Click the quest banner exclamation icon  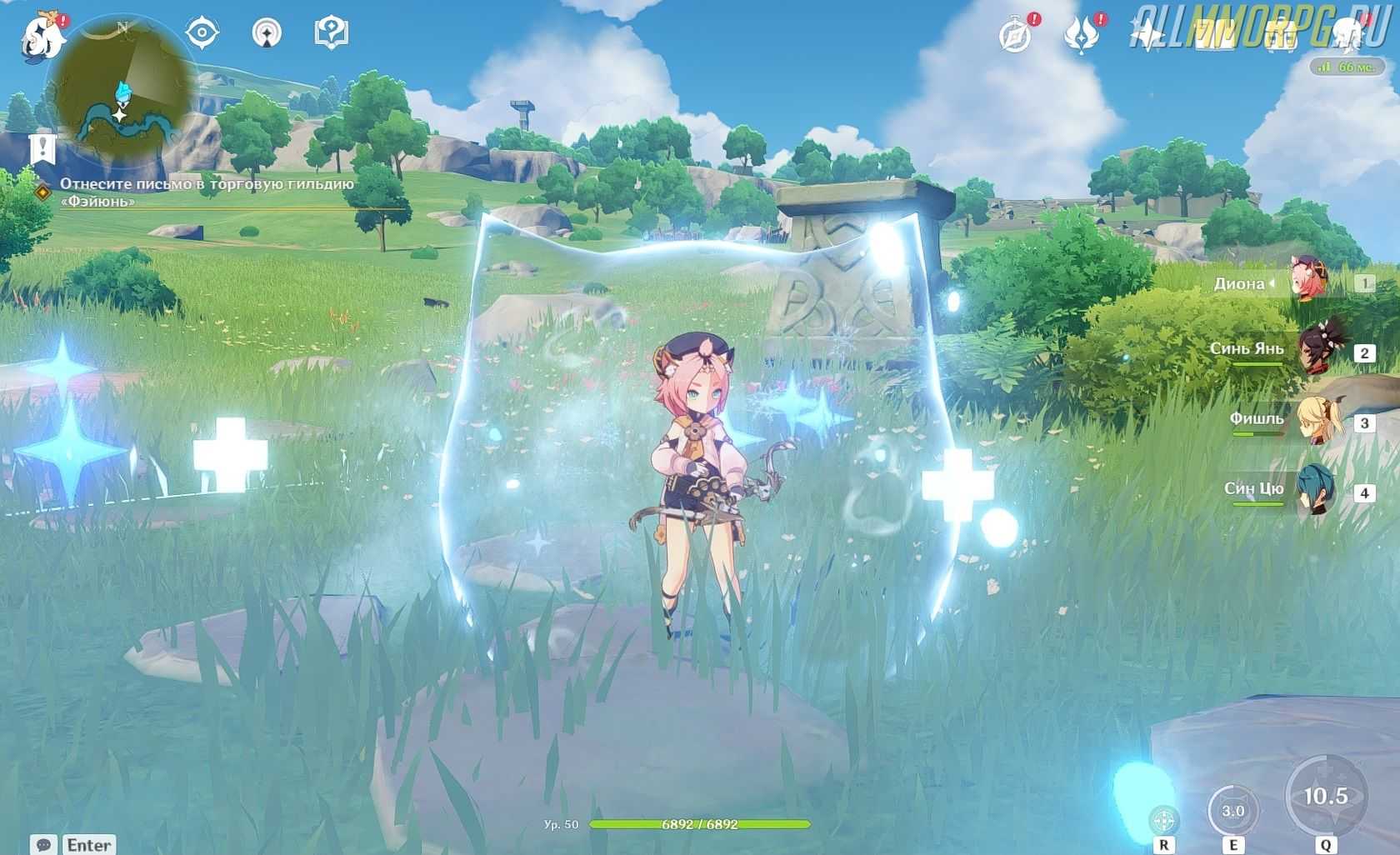[41, 149]
